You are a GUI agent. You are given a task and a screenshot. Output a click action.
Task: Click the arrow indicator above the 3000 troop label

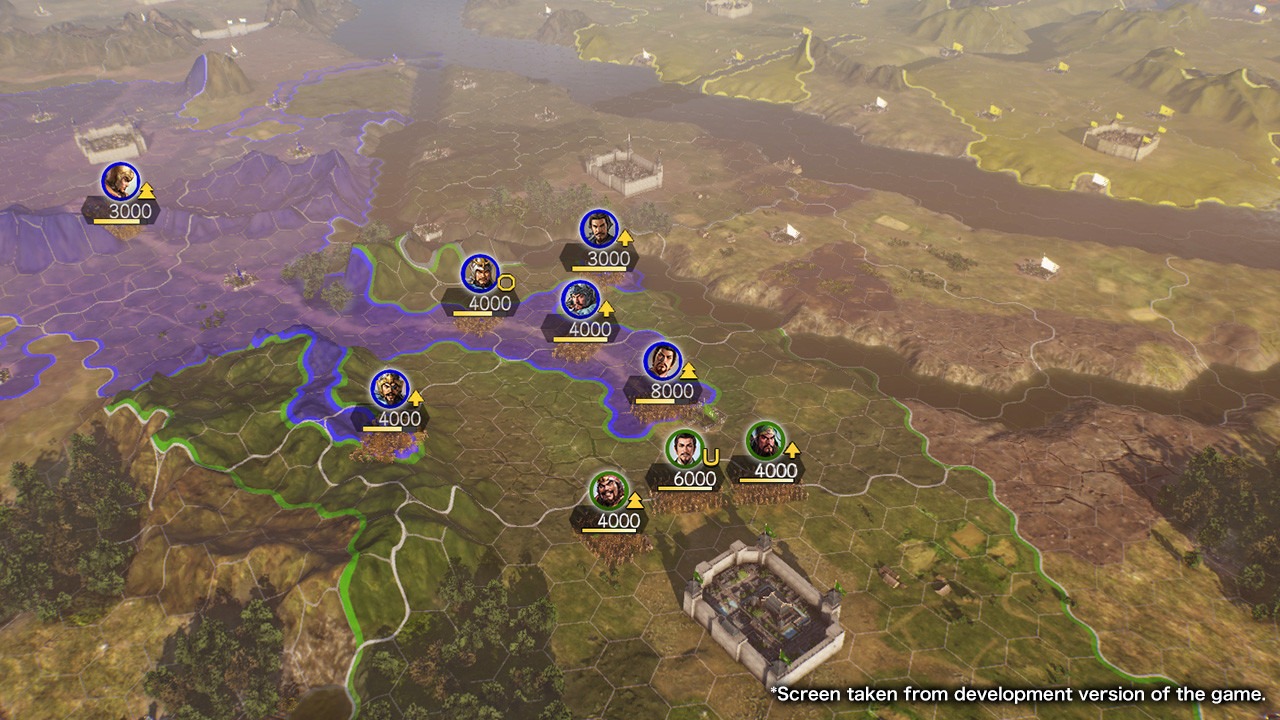pyautogui.click(x=627, y=240)
